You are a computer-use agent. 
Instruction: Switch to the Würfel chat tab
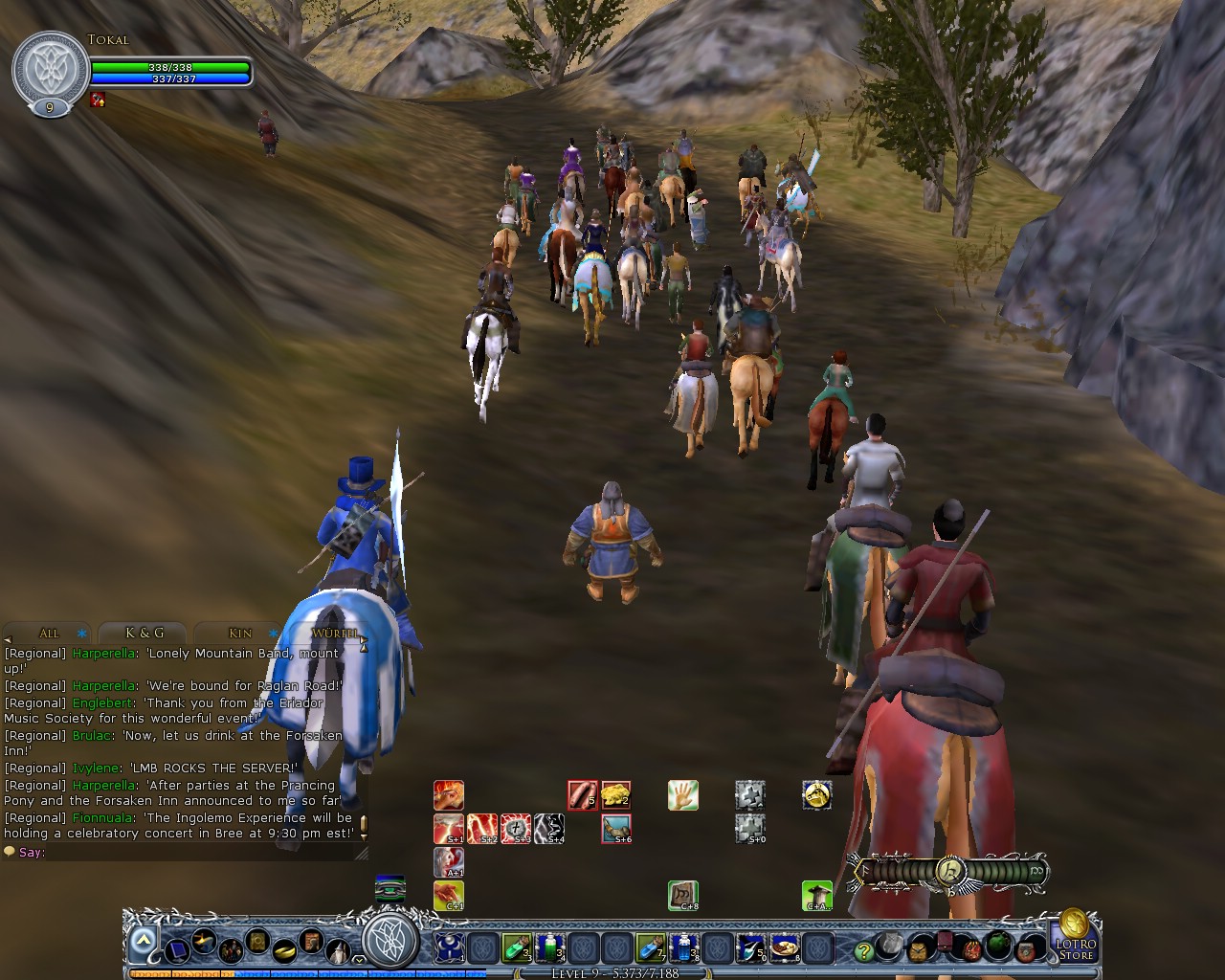point(333,634)
